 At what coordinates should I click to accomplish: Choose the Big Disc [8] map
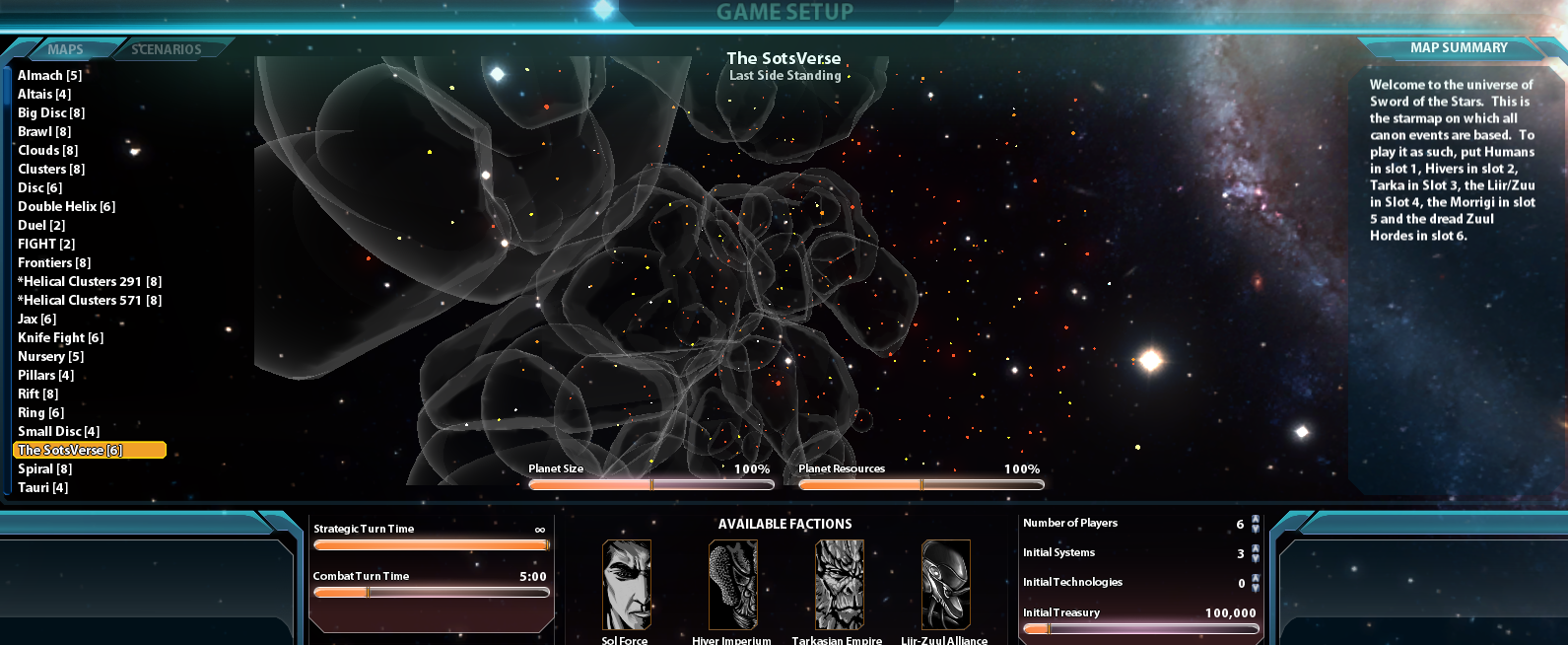pyautogui.click(x=51, y=112)
